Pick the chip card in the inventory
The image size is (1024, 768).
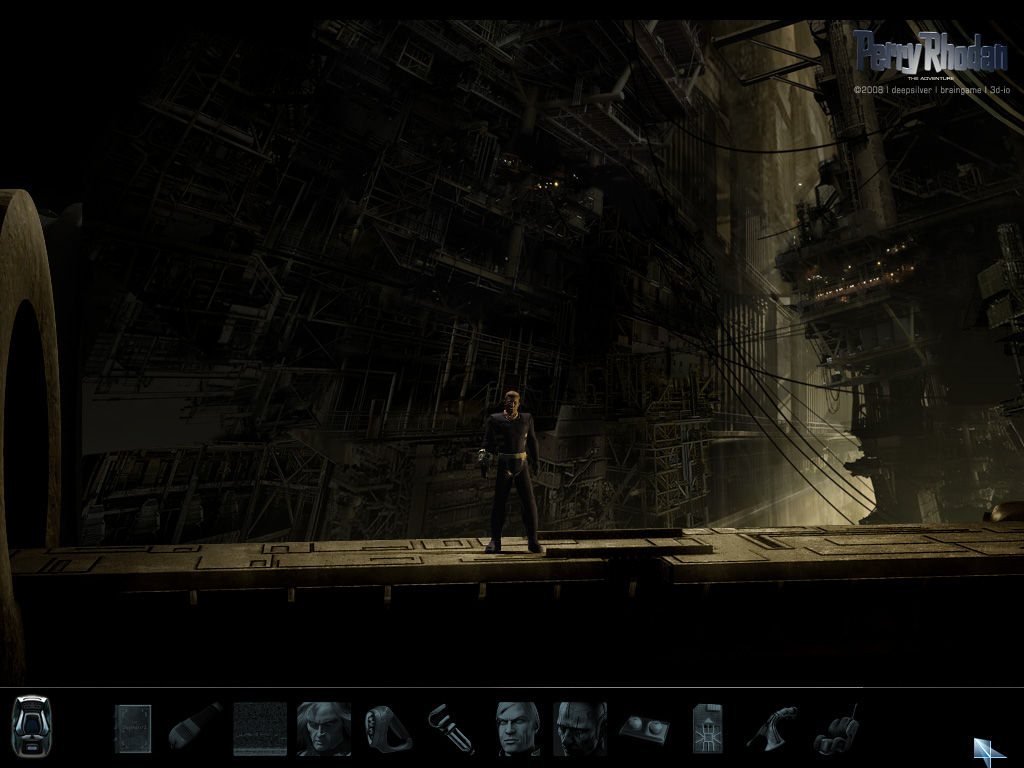tap(707, 728)
